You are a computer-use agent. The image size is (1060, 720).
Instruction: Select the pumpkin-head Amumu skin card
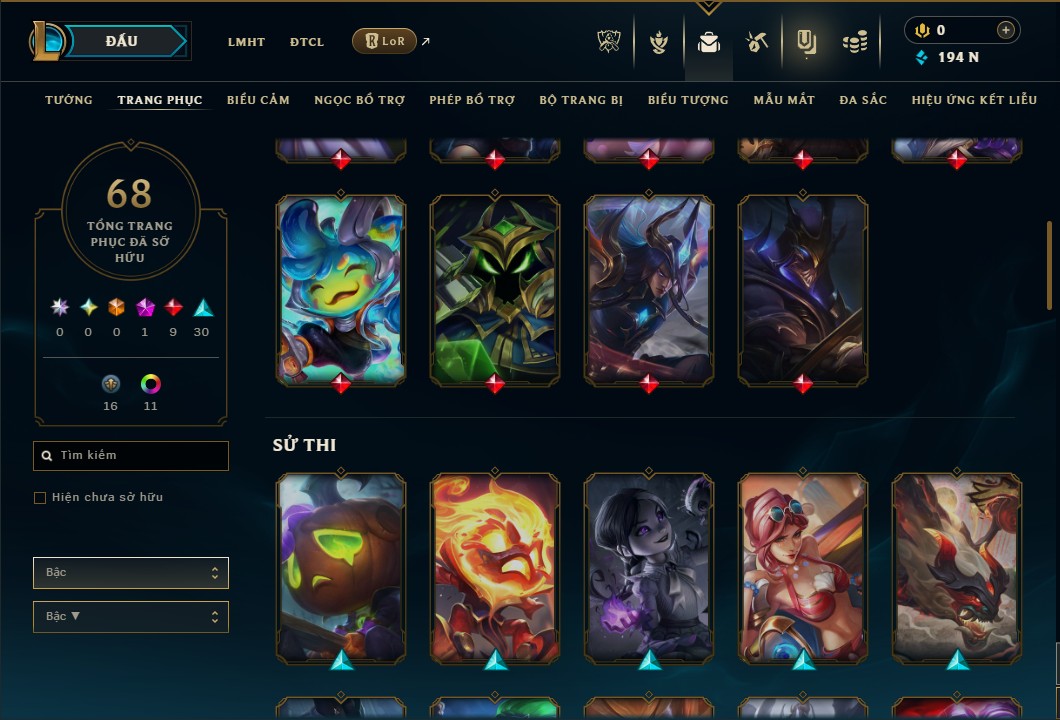[341, 568]
